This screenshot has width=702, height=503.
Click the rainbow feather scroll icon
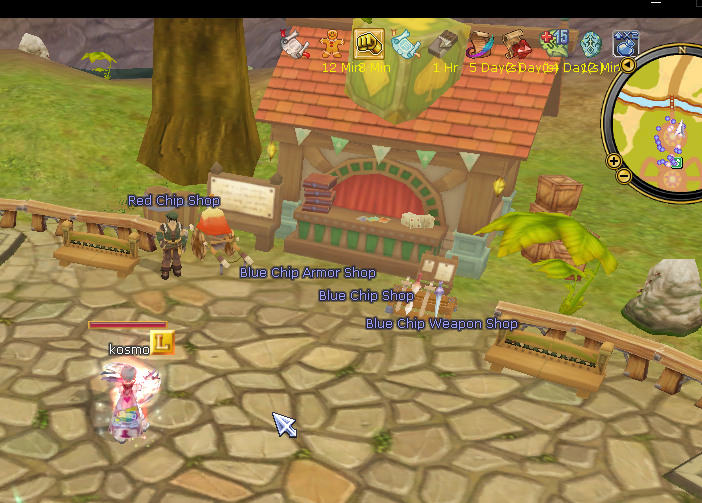pos(480,44)
